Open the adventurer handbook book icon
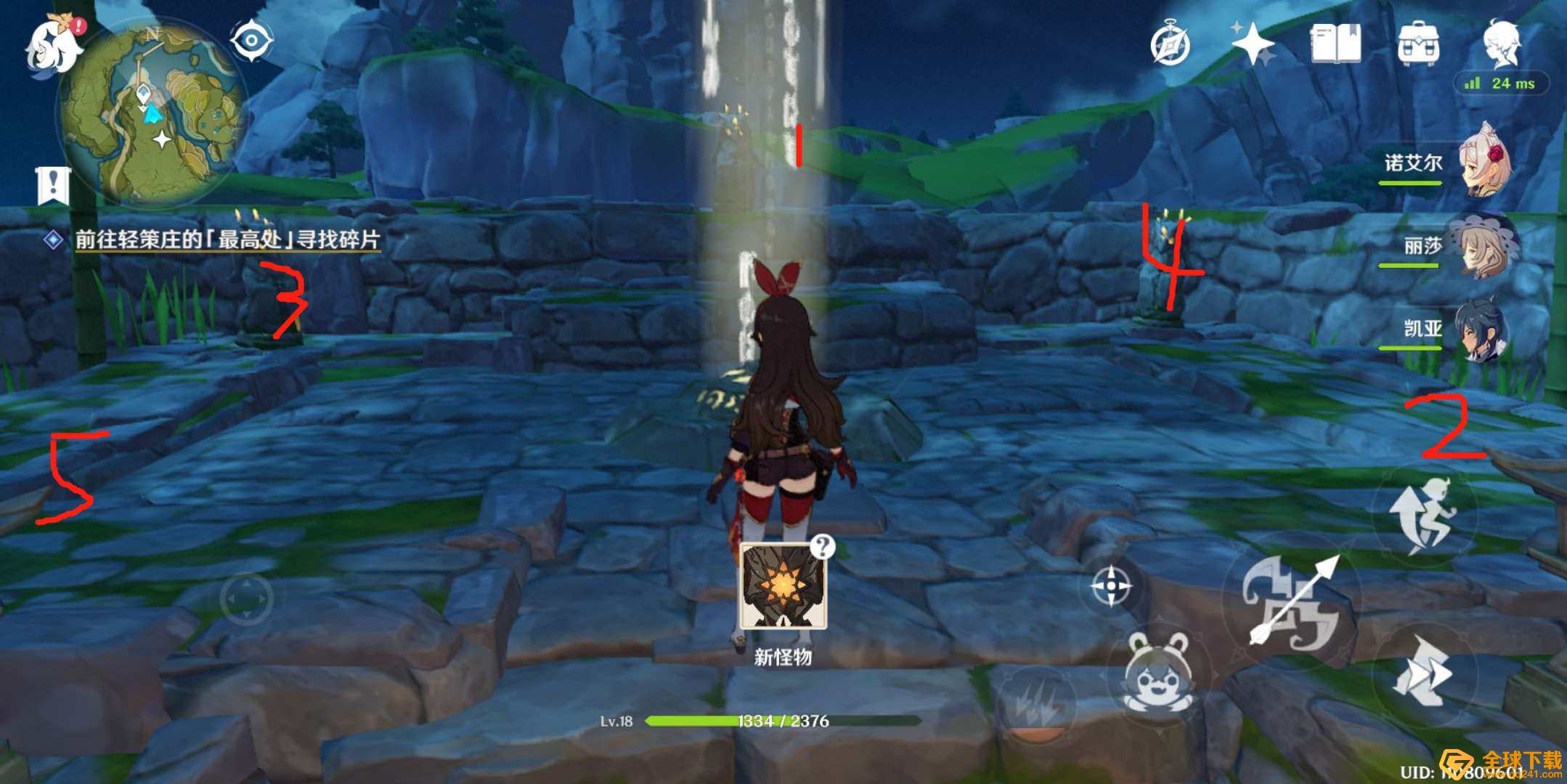This screenshot has height=784, width=1567. 1335,45
